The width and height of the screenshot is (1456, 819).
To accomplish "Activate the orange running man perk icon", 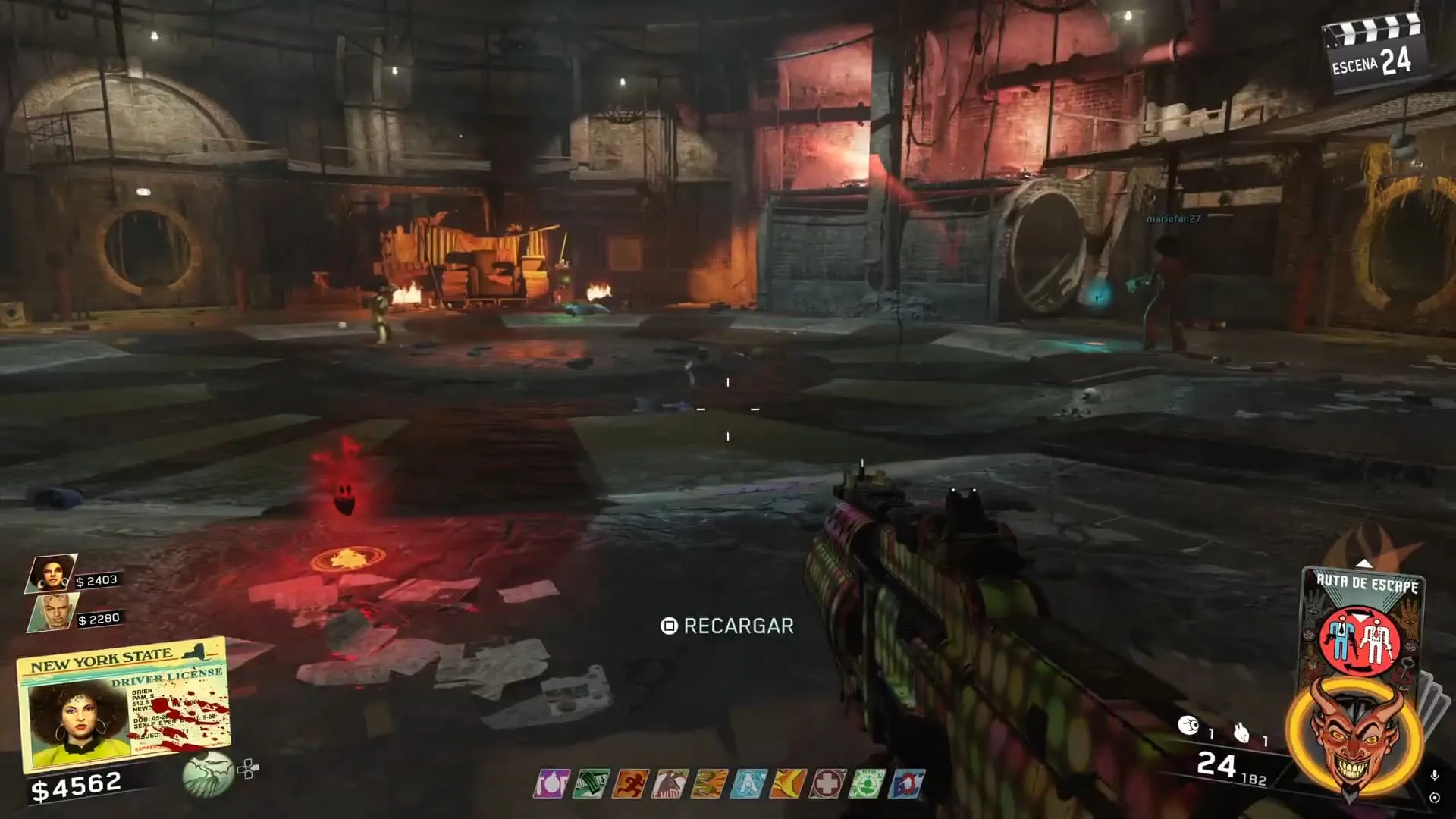I will pyautogui.click(x=629, y=783).
